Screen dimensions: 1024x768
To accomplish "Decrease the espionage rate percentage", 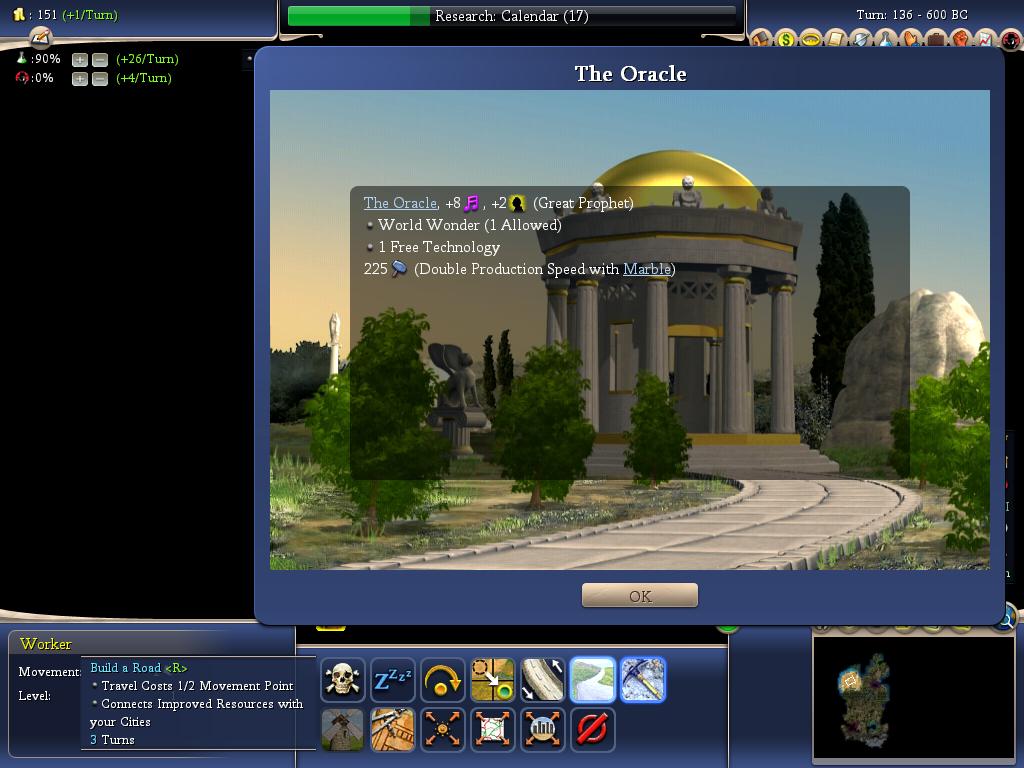I will pos(100,78).
